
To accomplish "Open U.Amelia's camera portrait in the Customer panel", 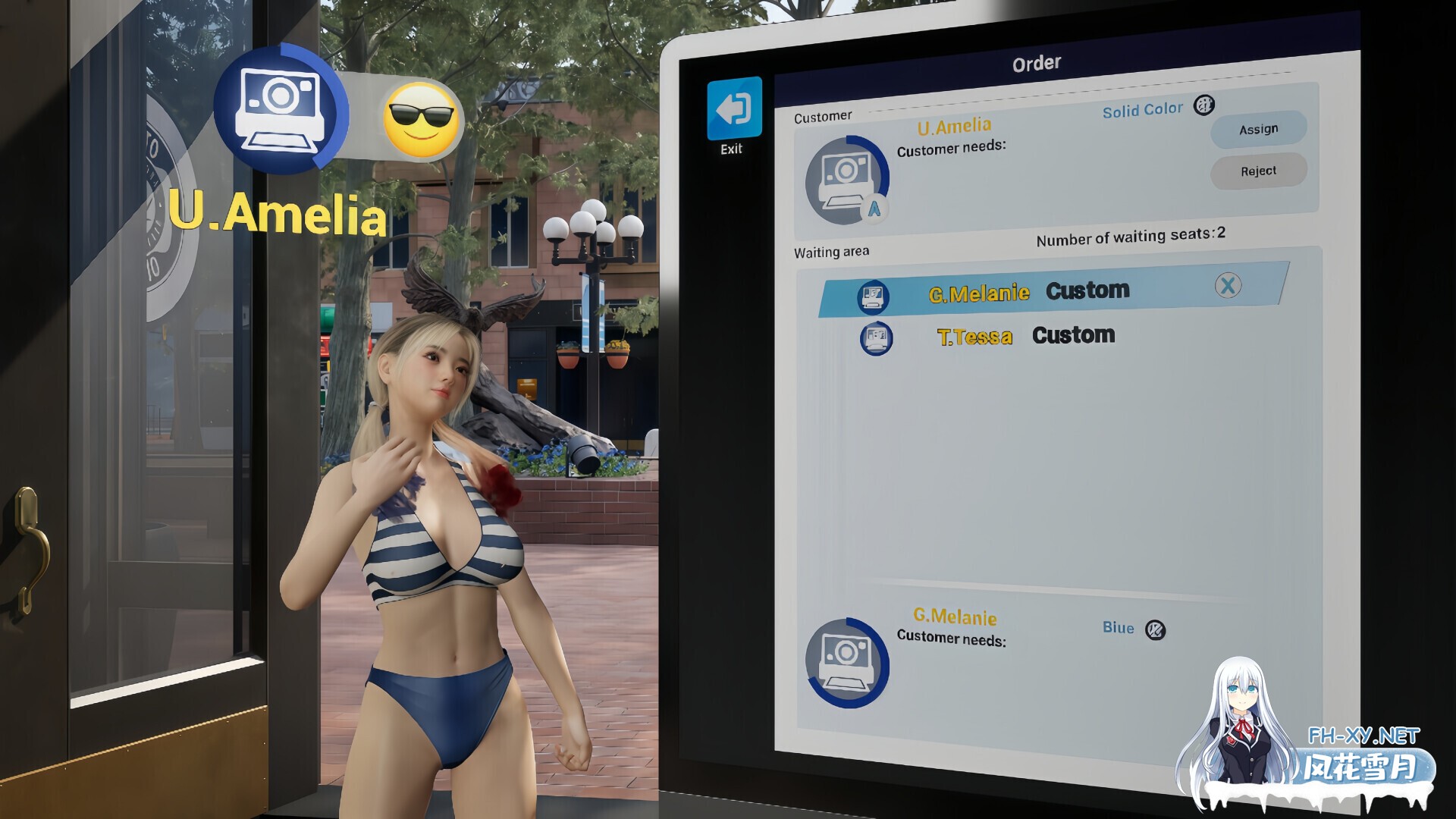I will [846, 180].
